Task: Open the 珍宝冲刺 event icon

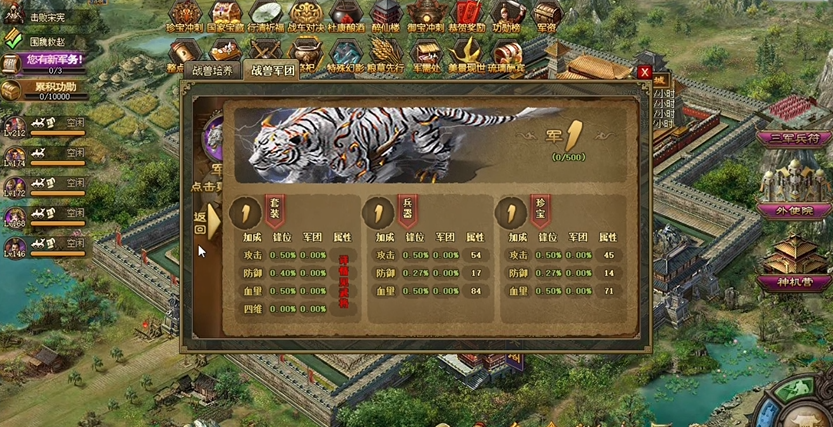Action: click(x=188, y=17)
